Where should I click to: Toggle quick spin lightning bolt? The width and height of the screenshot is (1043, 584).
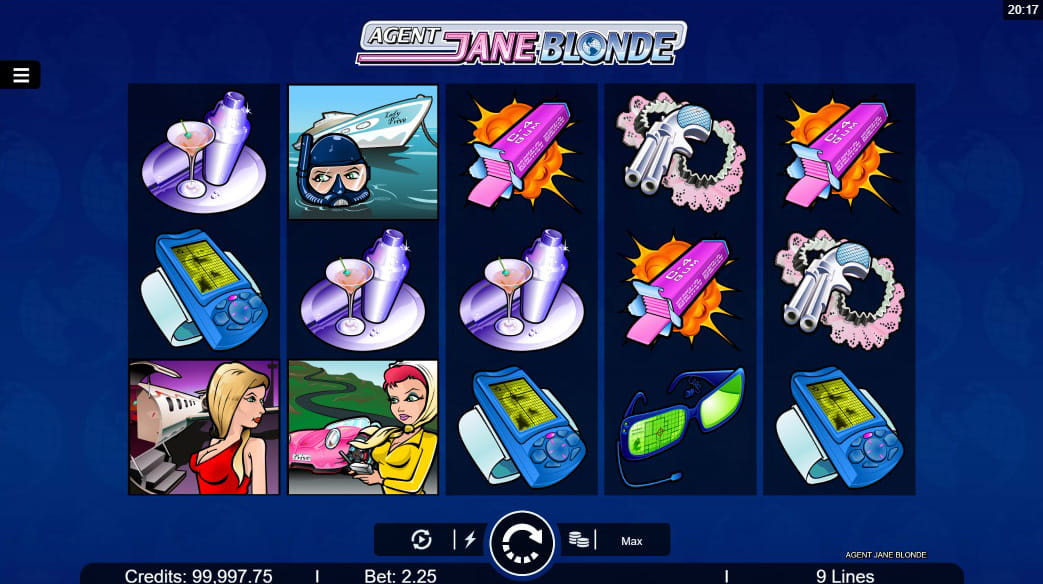pyautogui.click(x=470, y=540)
